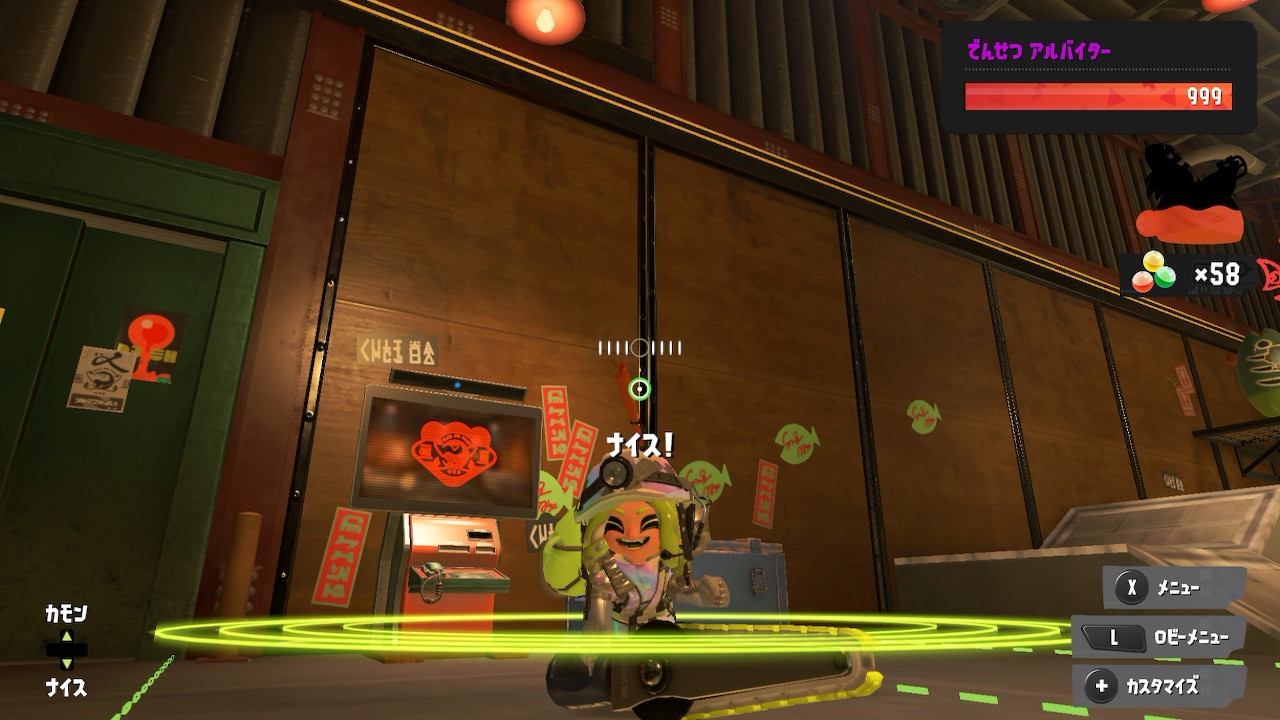The height and width of the screenshot is (720, 1280).
Task: Select the カスタマイズ customize button
Action: (x=1160, y=686)
